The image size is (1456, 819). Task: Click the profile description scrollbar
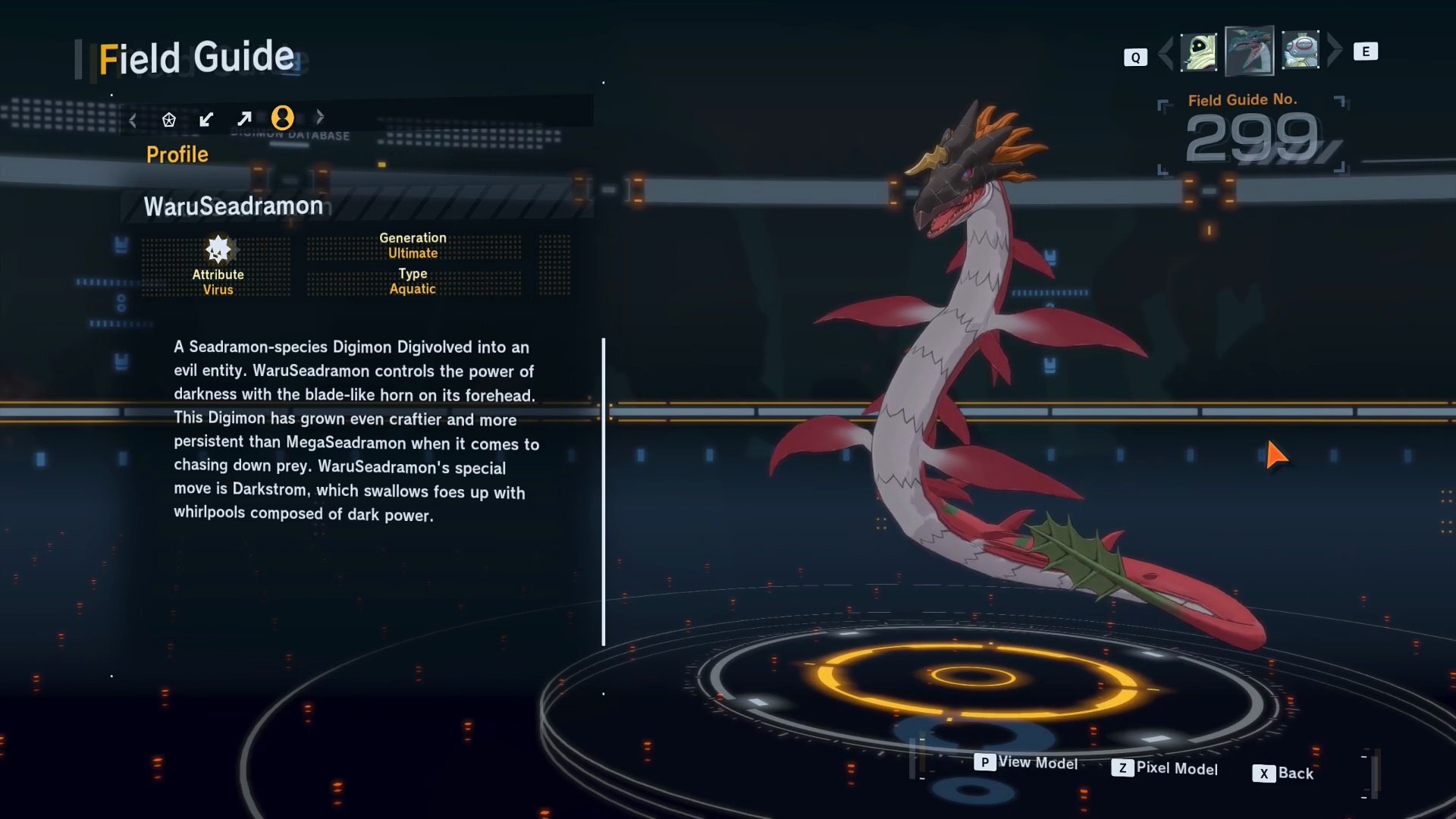pyautogui.click(x=604, y=491)
